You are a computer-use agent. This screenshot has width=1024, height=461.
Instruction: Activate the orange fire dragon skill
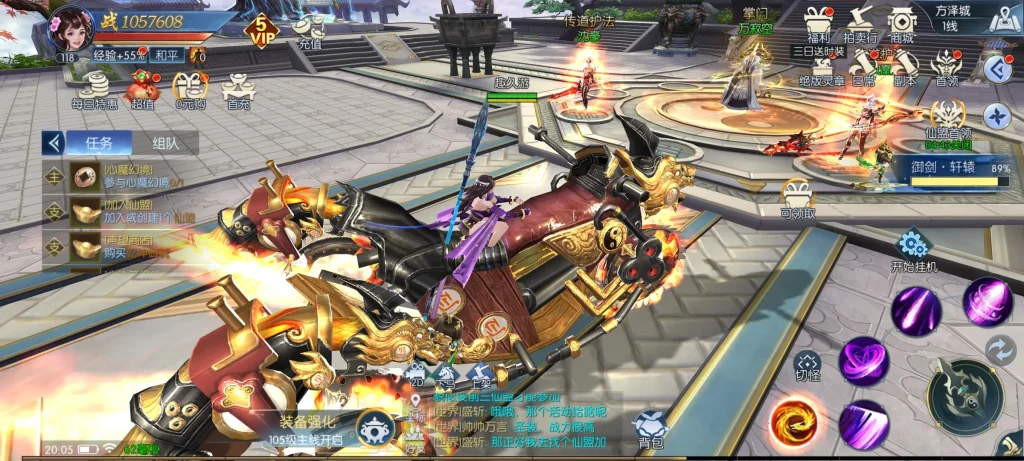pyautogui.click(x=795, y=419)
